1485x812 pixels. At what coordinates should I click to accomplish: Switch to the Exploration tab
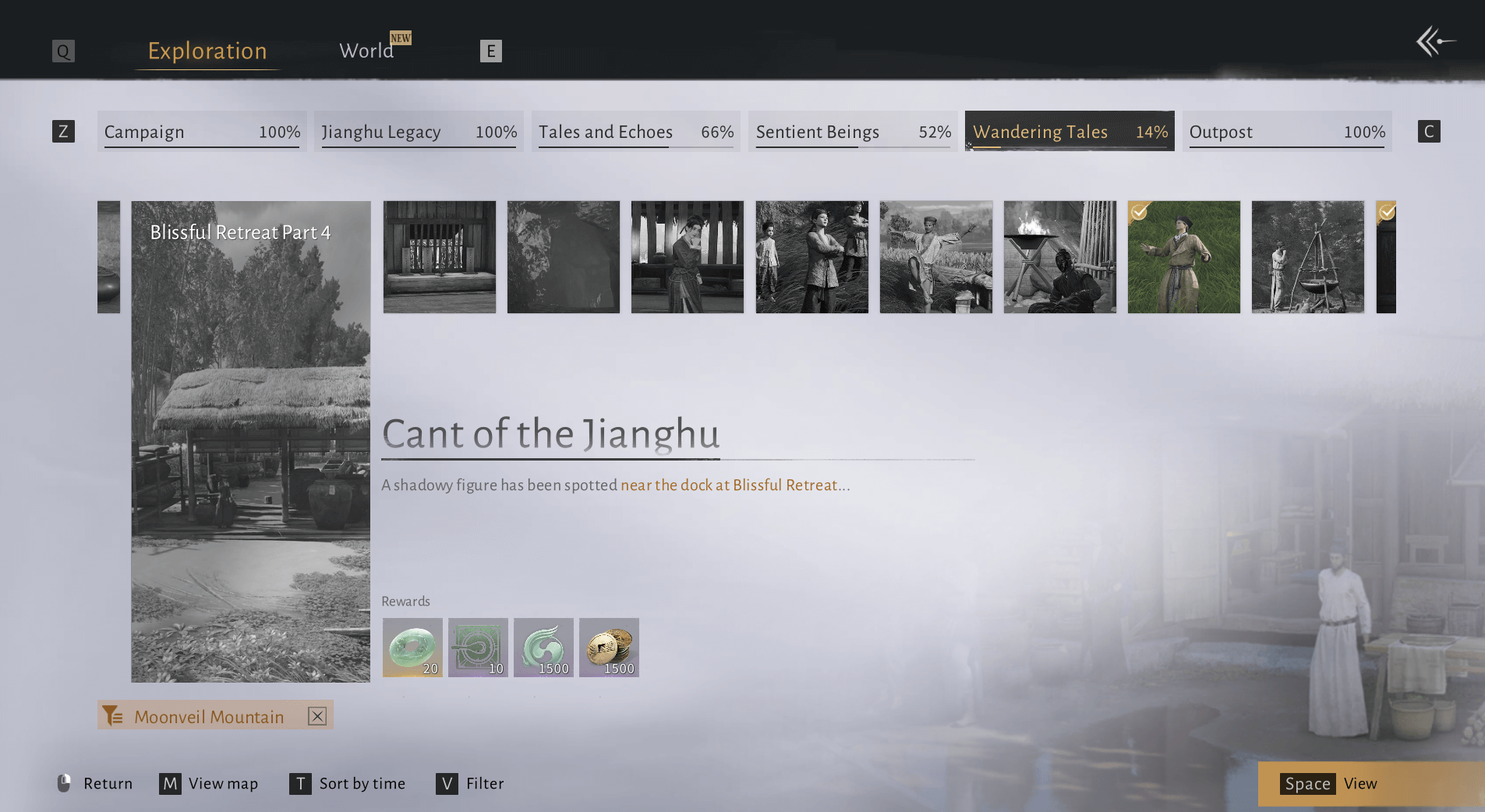point(207,51)
